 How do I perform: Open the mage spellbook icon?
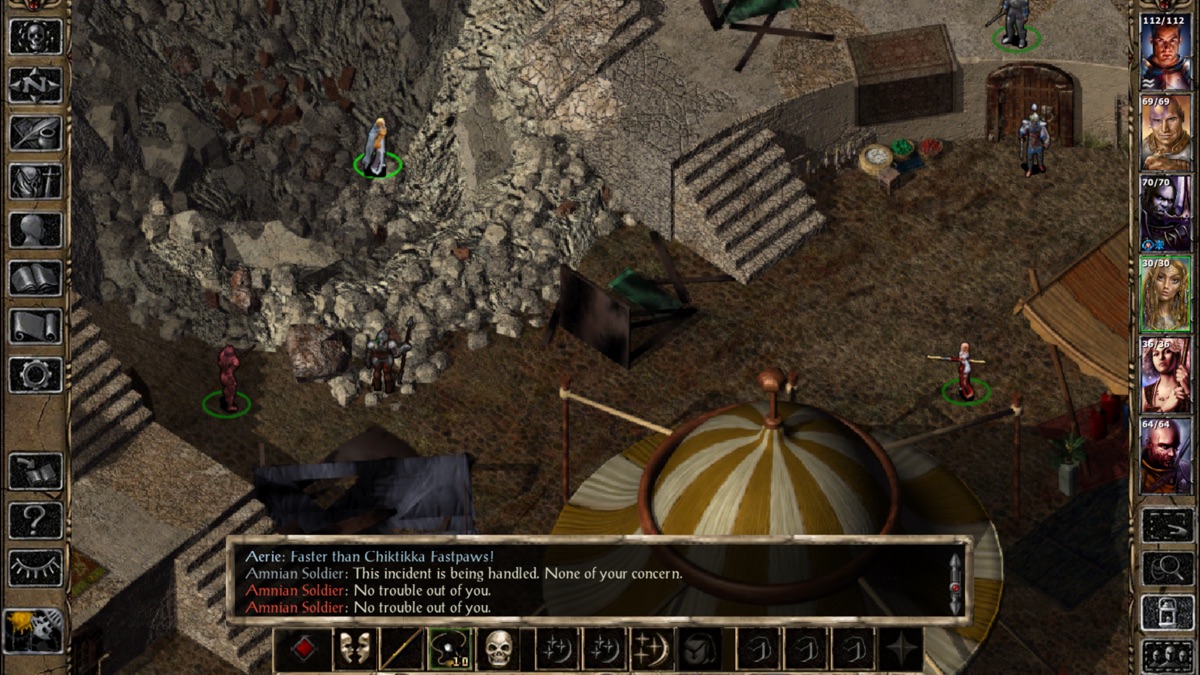[35, 278]
